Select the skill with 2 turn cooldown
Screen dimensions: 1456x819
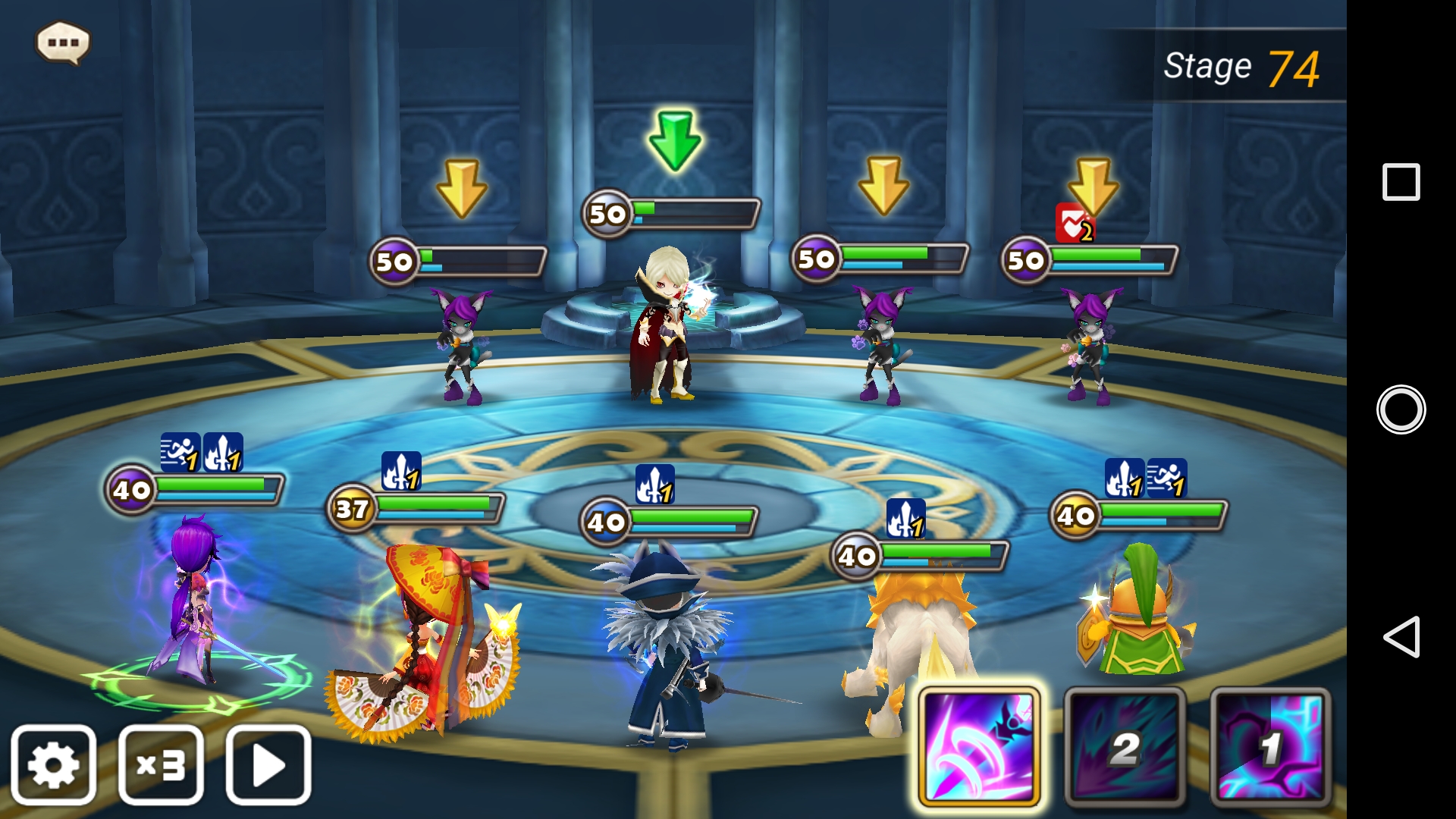click(x=1125, y=747)
